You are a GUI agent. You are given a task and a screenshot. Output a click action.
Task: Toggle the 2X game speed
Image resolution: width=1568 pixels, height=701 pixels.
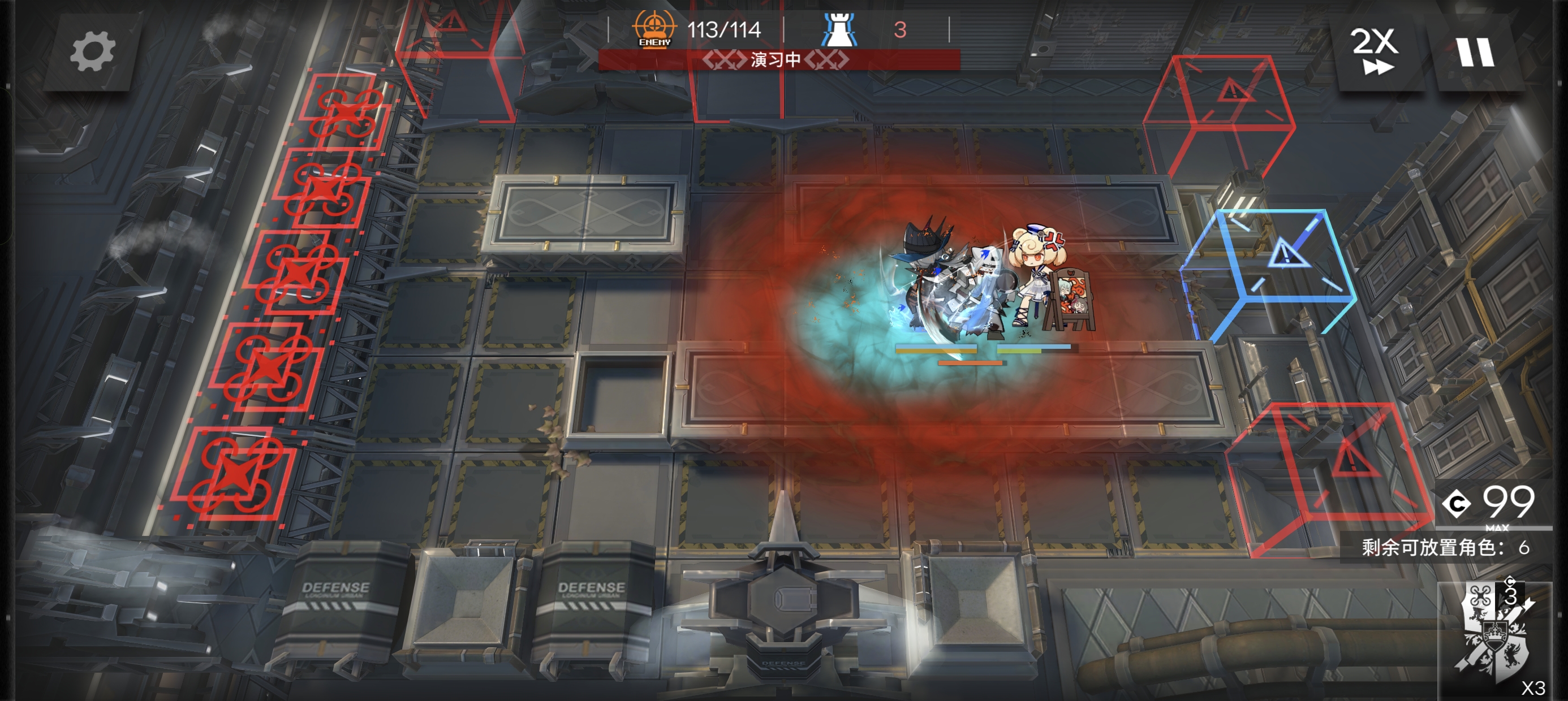[1375, 53]
